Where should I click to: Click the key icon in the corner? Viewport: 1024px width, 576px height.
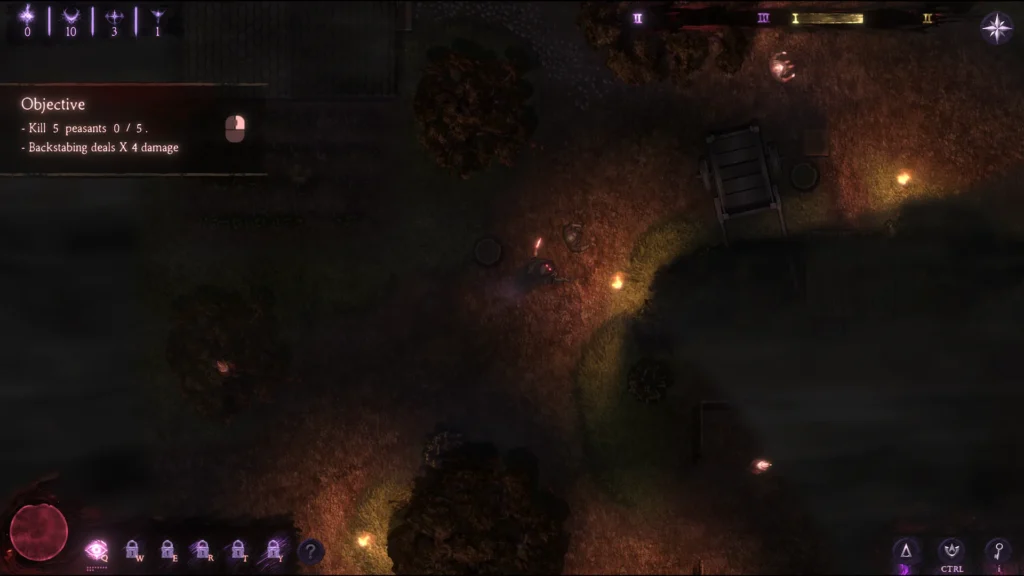(997, 551)
